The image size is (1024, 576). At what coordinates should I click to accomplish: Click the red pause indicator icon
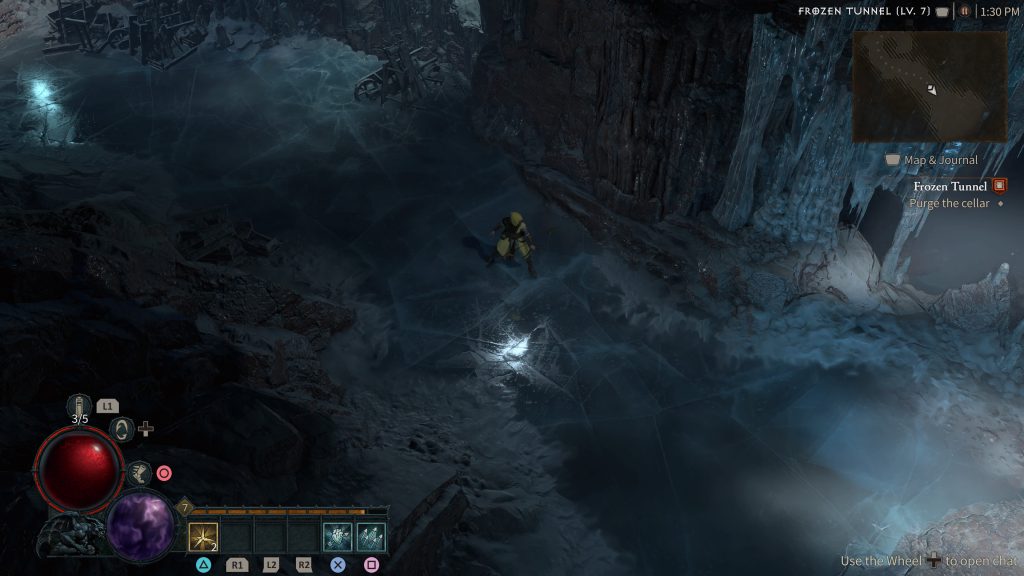(965, 11)
